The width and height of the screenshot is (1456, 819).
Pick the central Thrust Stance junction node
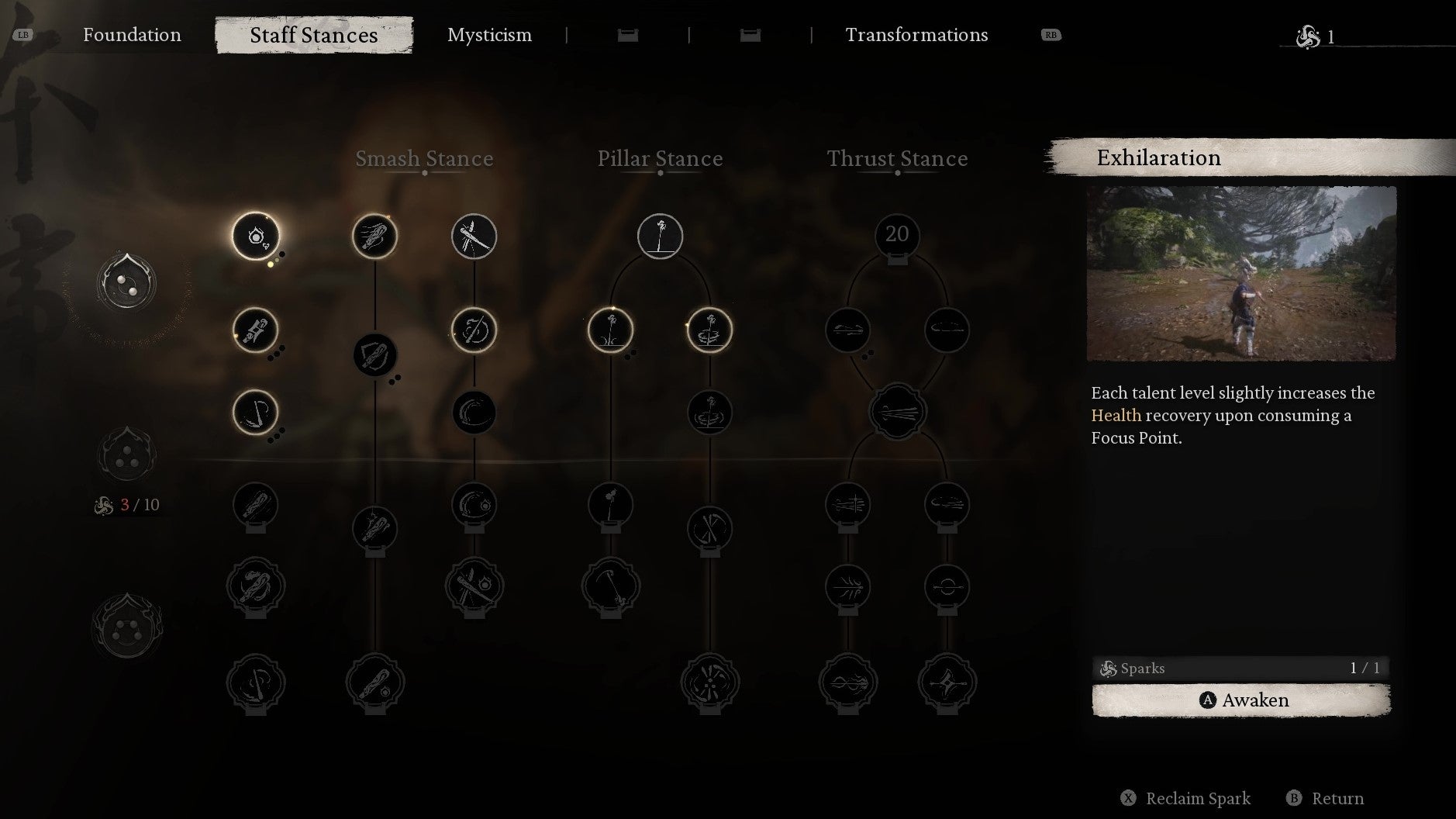897,412
